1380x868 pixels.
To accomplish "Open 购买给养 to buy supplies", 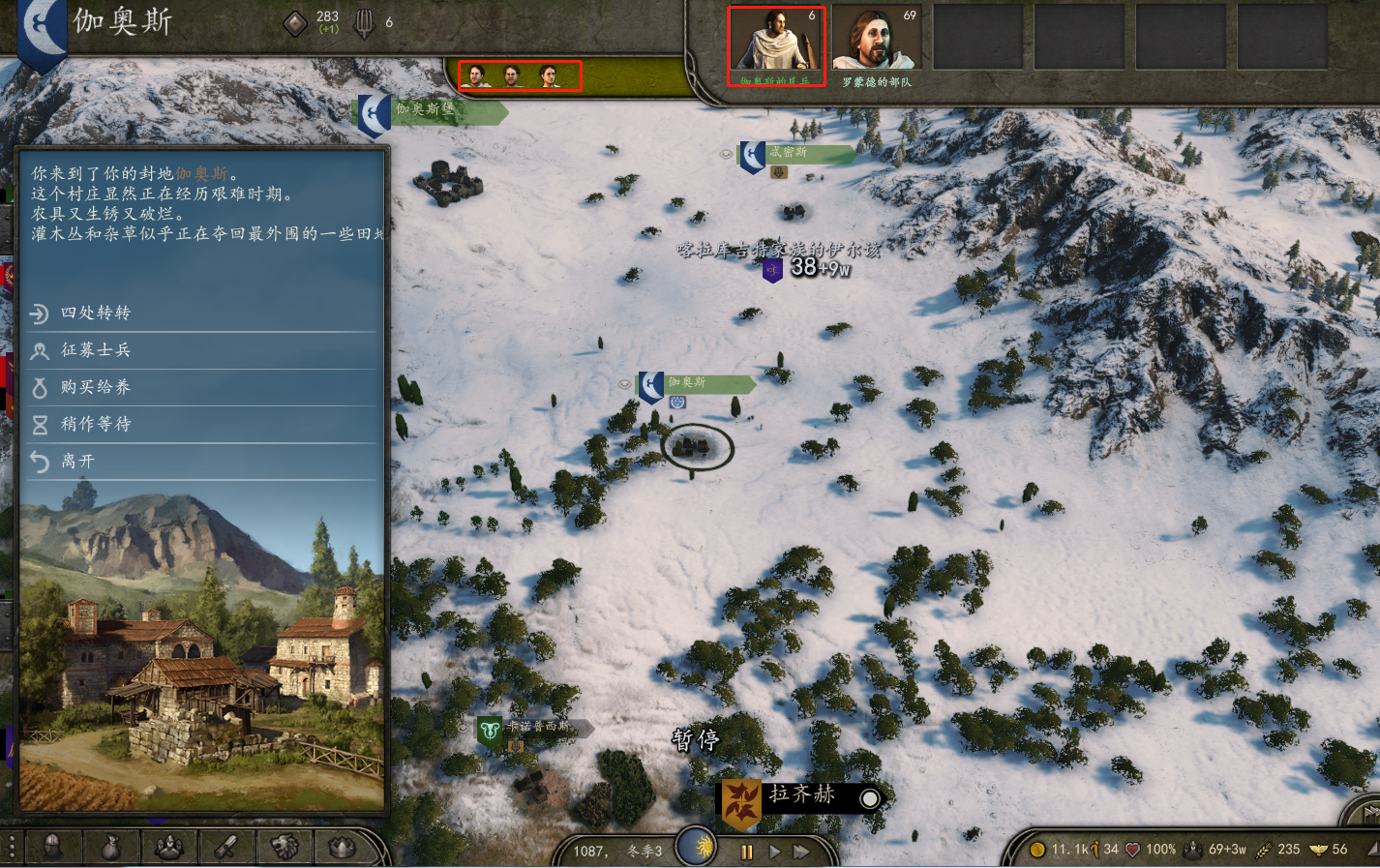I will [x=95, y=387].
